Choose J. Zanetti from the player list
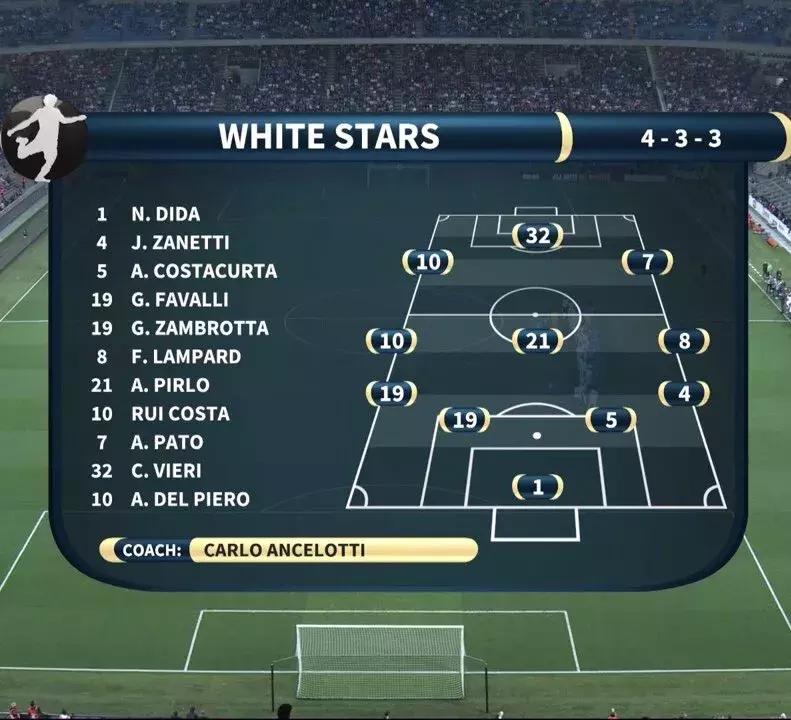The image size is (791, 720). coord(180,242)
